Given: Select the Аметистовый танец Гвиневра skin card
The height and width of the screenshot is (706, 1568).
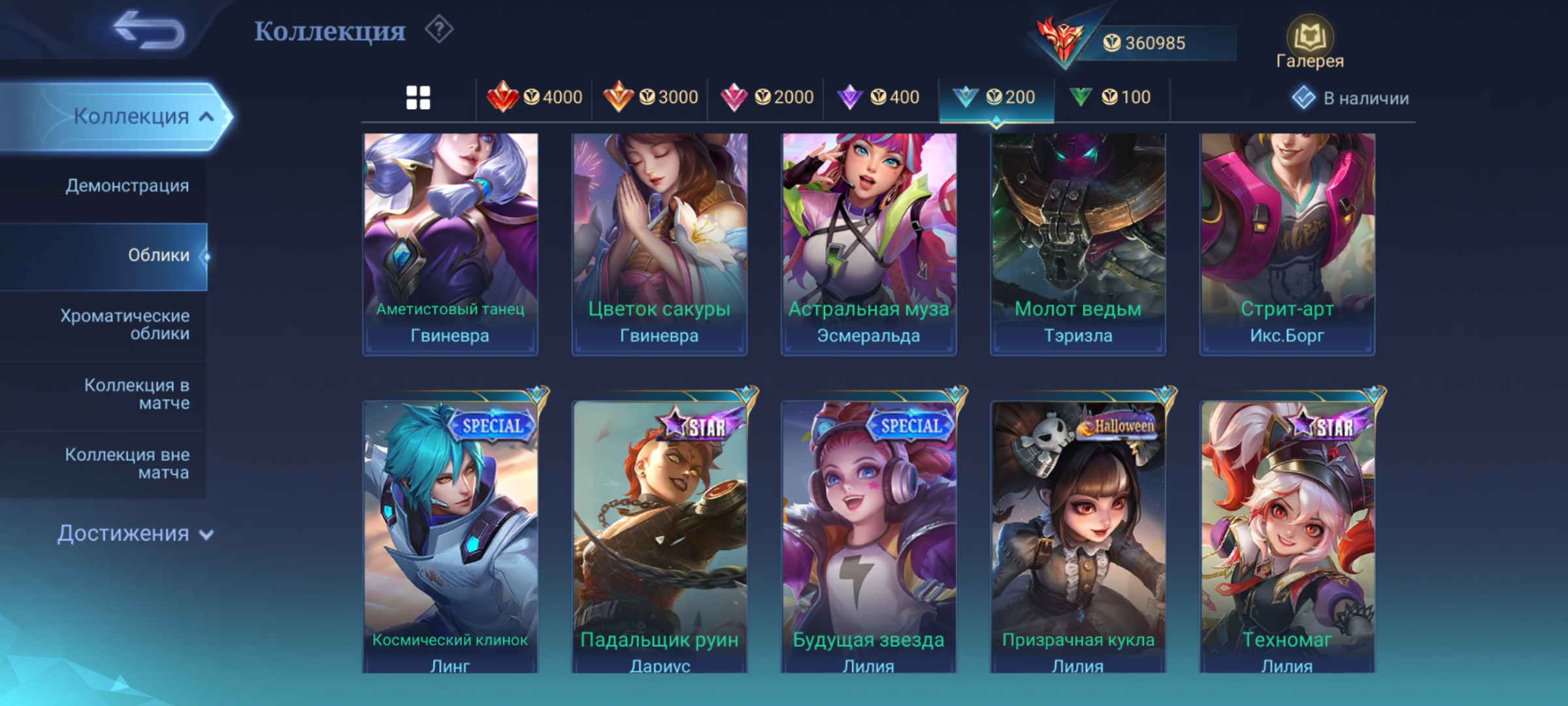Looking at the screenshot, I should 450,244.
